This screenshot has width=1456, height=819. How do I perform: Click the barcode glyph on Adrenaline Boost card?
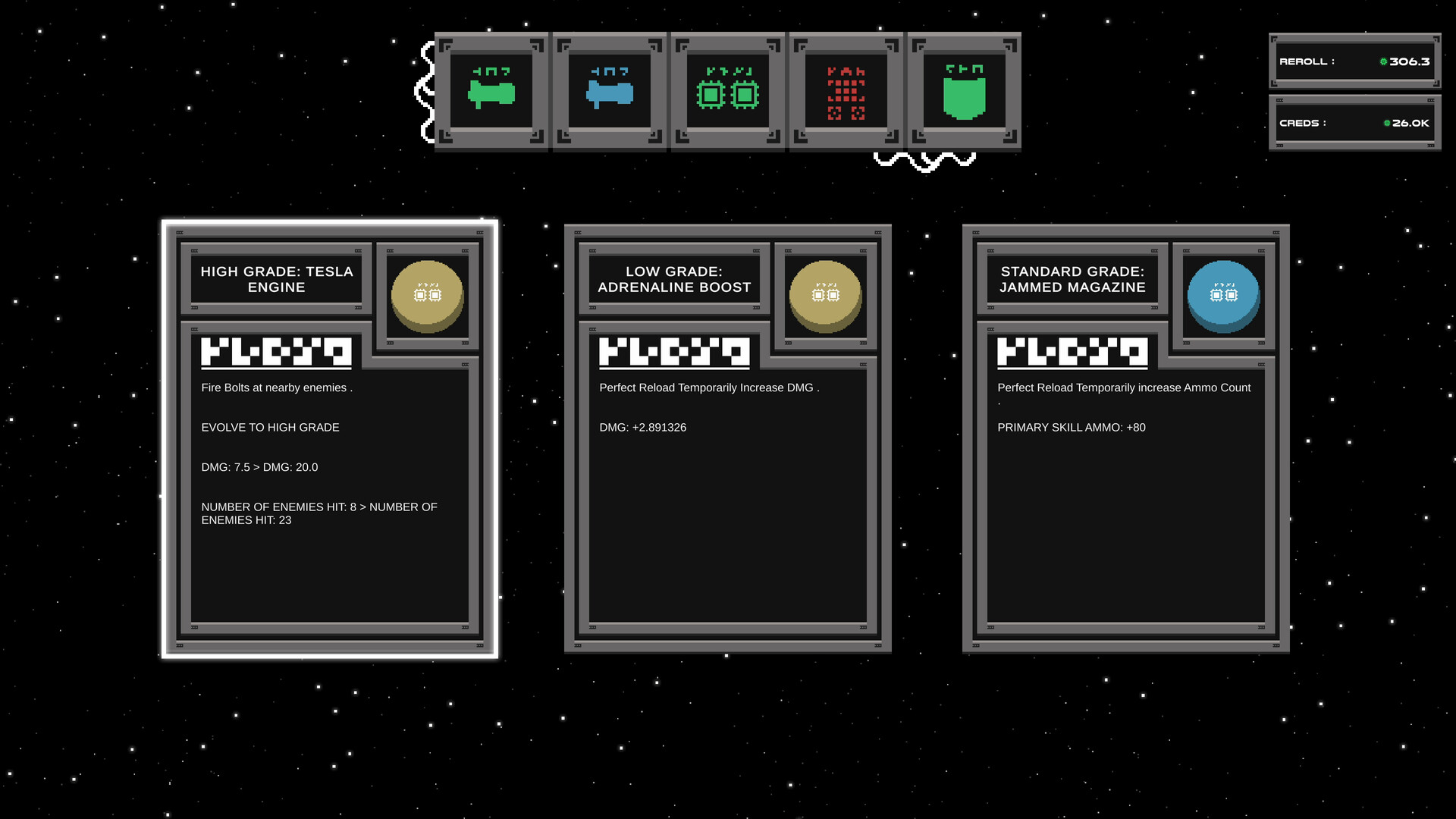[x=673, y=352]
